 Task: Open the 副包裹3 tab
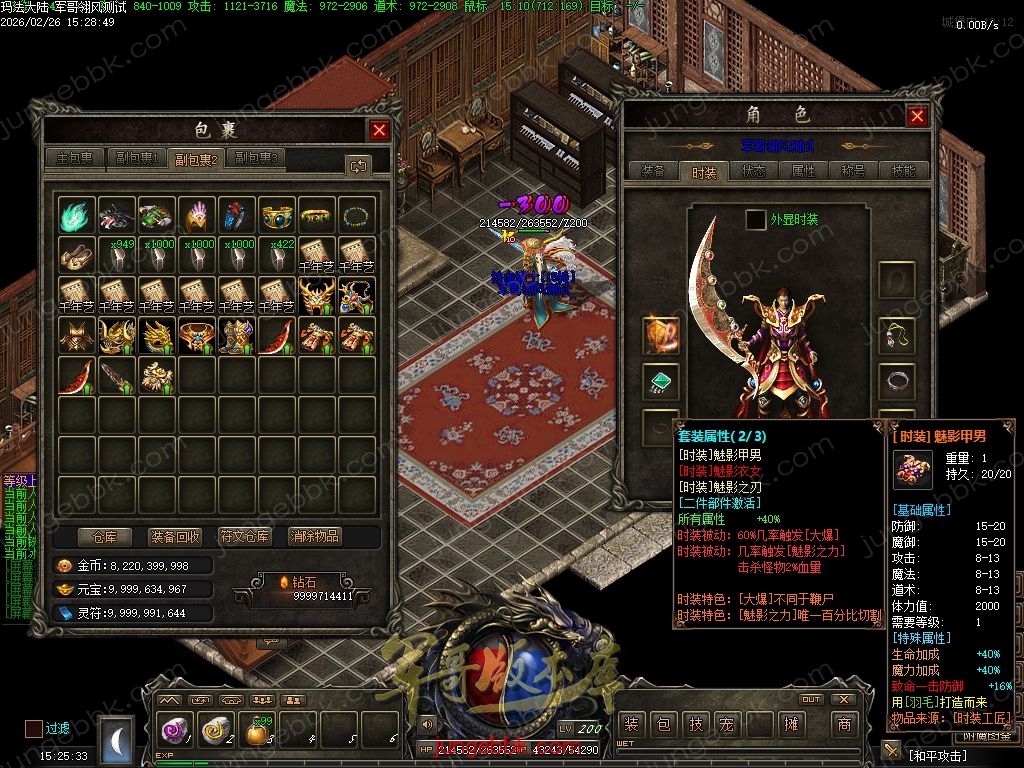tap(256, 158)
